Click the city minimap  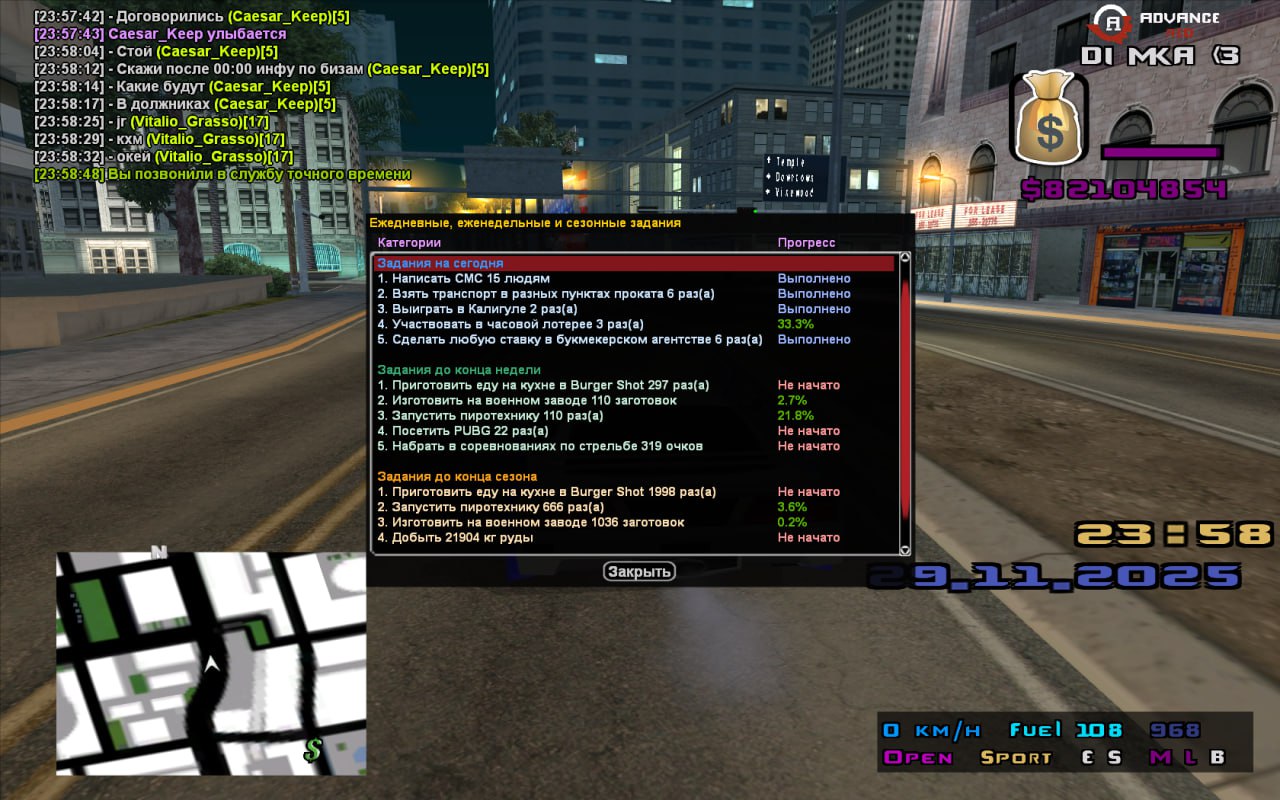210,663
